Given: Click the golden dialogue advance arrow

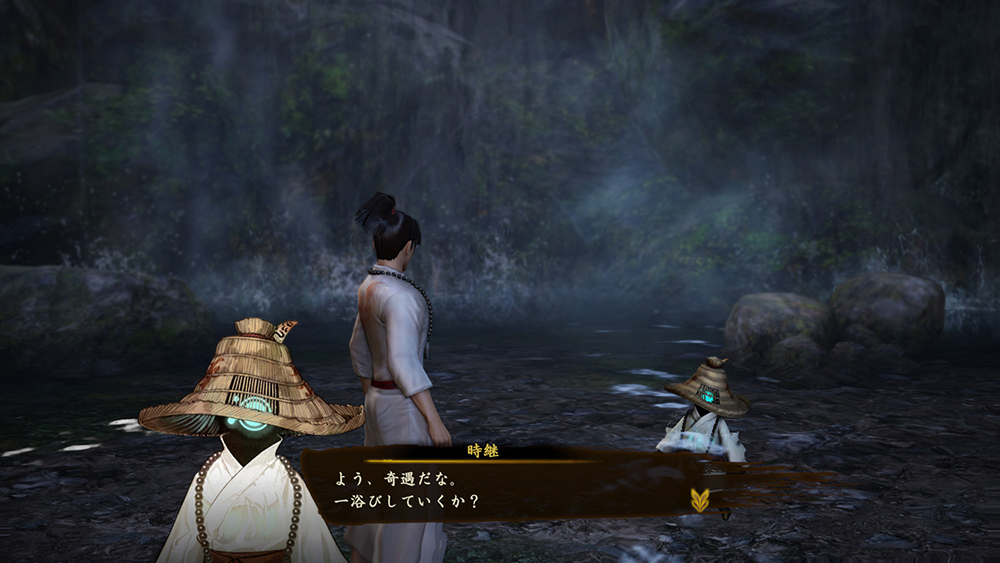Looking at the screenshot, I should click(699, 499).
